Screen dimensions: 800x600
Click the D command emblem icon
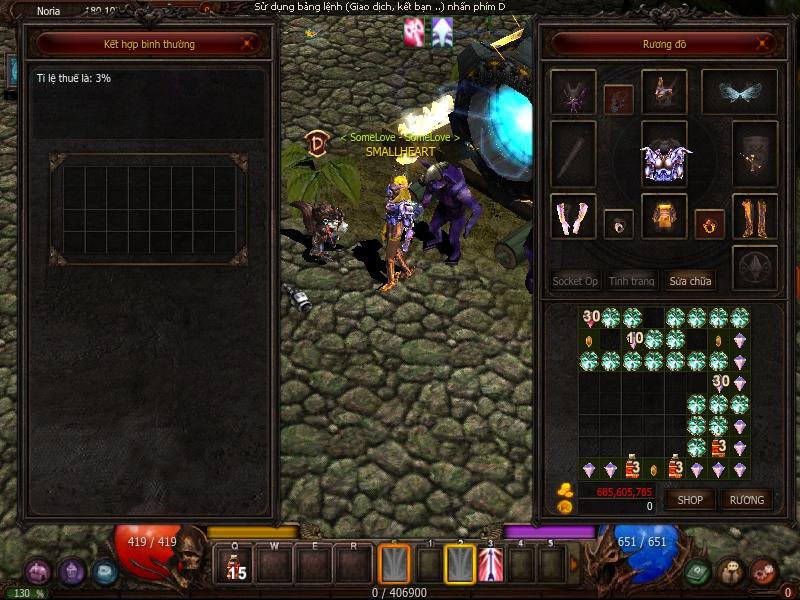pos(317,142)
